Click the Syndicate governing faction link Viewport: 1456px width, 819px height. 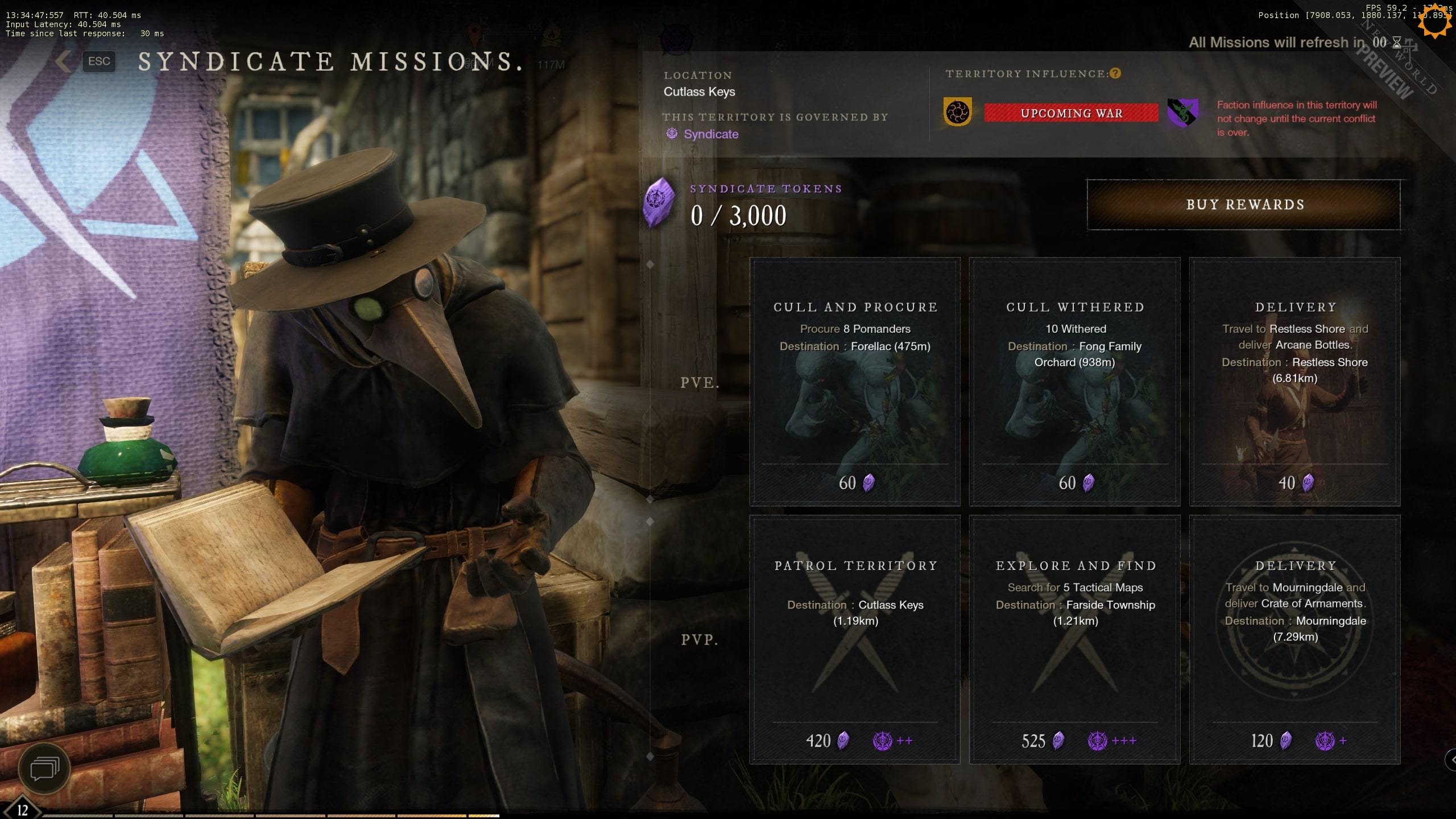point(710,134)
